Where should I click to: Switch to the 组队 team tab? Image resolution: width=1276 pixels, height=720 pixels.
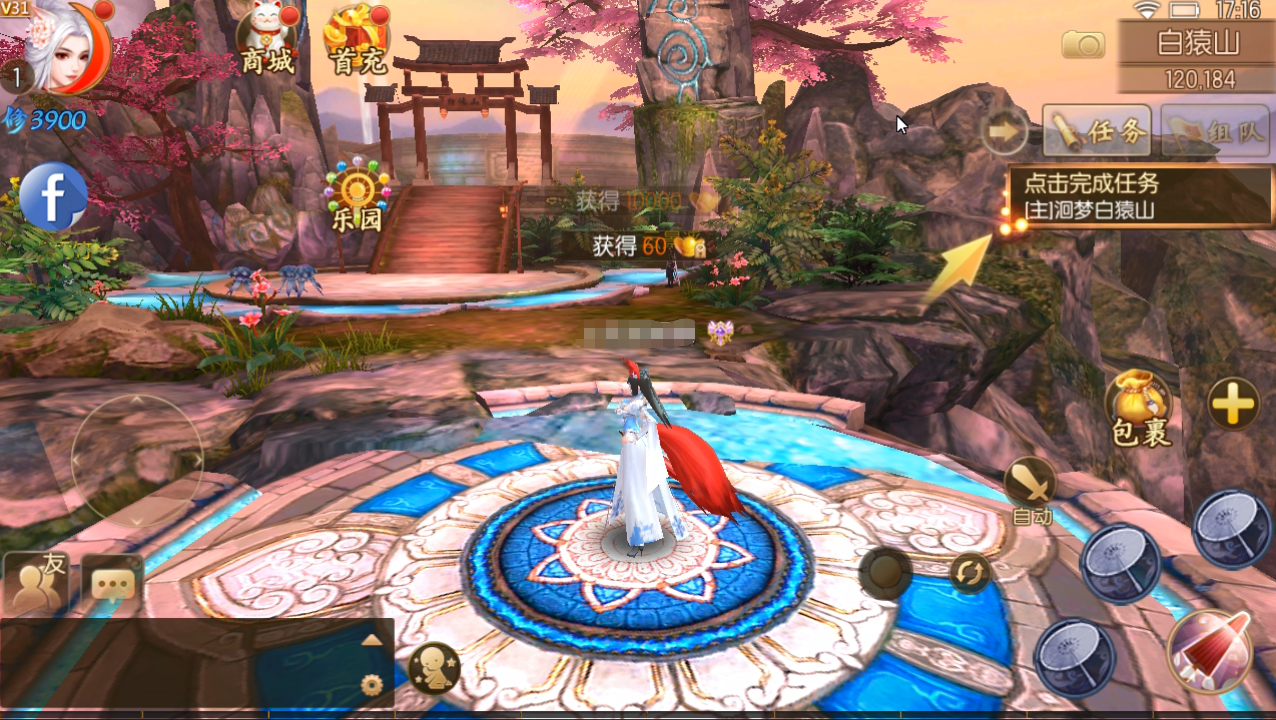pyautogui.click(x=1214, y=131)
